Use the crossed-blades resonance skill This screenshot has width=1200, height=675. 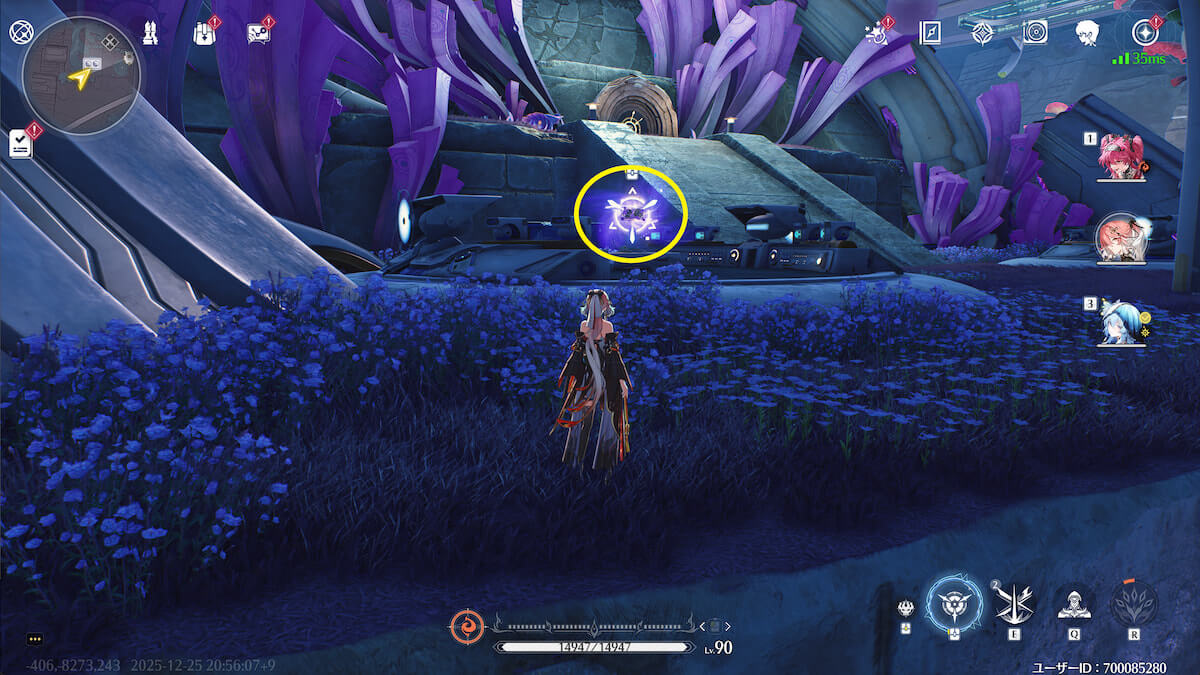[1015, 603]
